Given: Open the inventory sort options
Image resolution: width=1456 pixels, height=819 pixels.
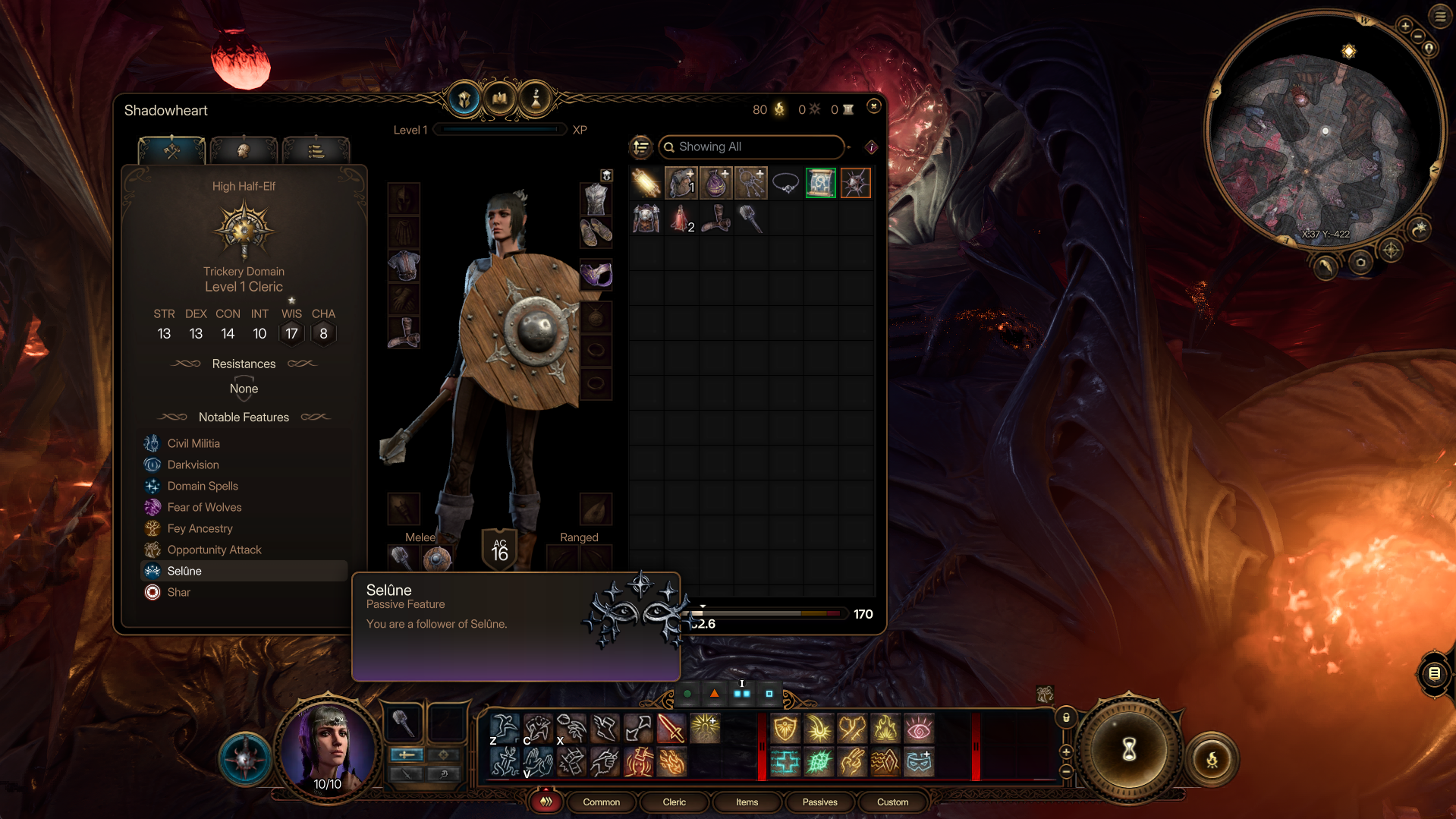Looking at the screenshot, I should tap(641, 146).
